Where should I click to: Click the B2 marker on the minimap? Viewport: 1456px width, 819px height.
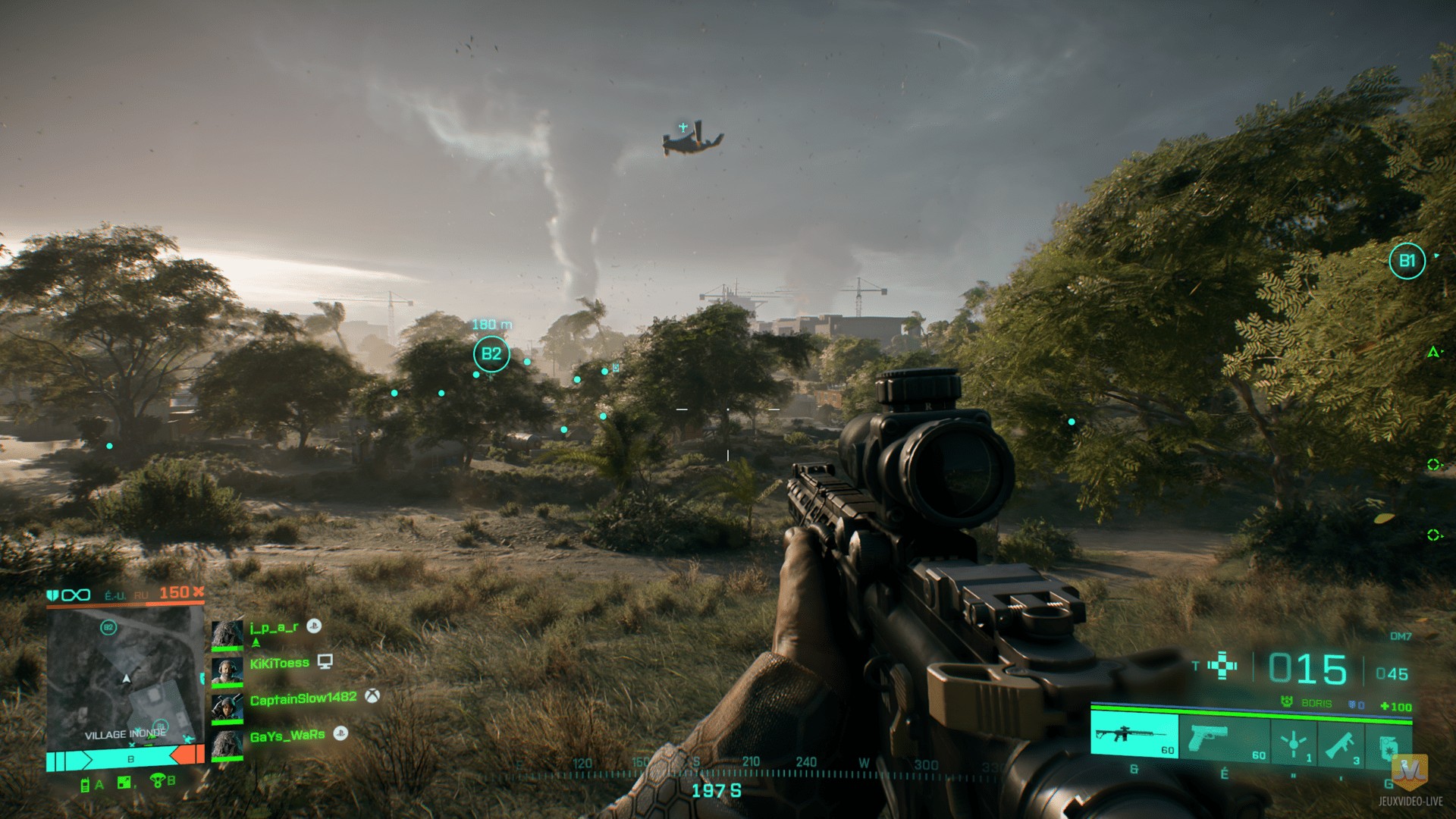point(108,627)
